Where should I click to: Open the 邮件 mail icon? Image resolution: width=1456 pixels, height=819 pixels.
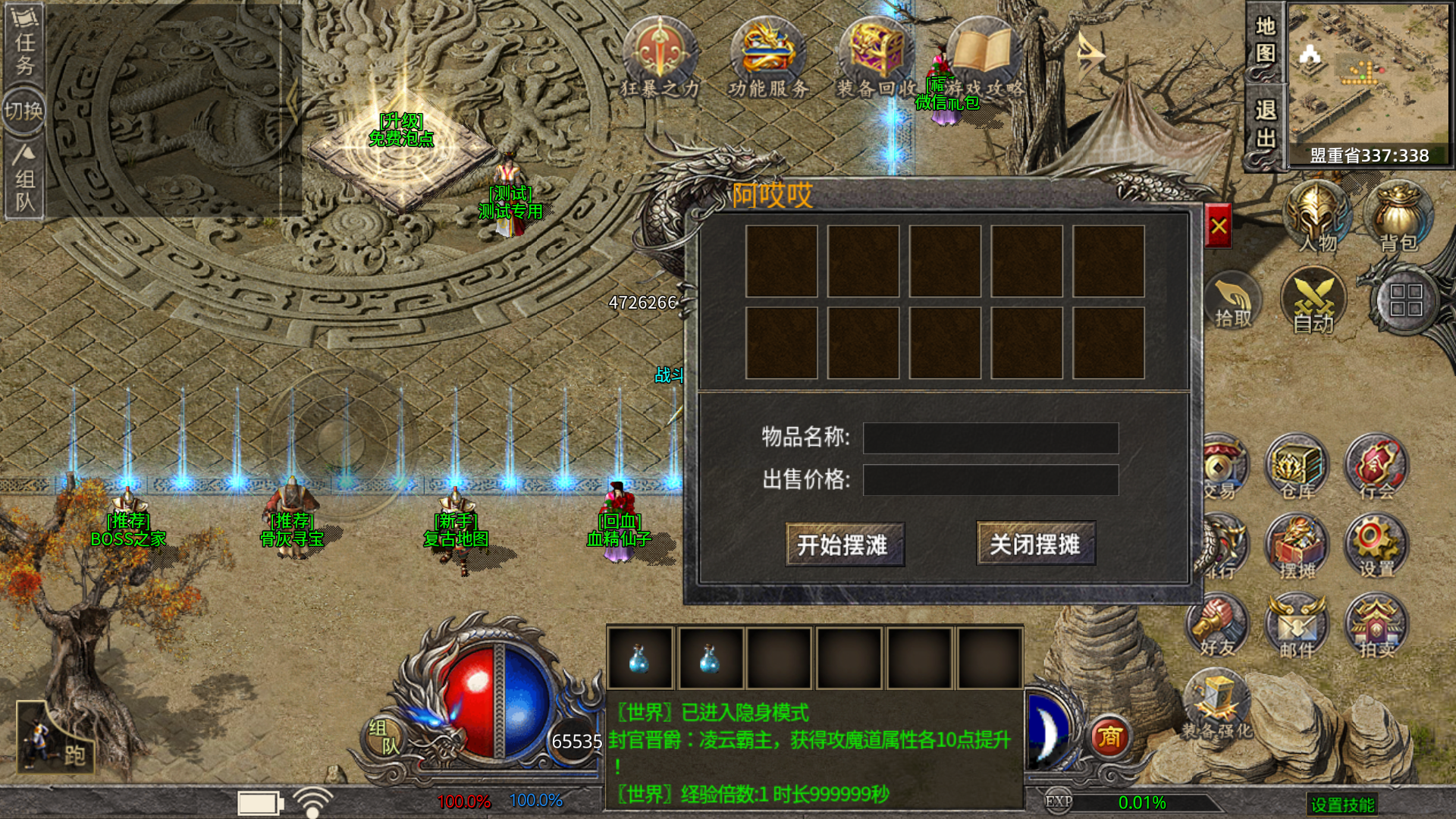(x=1297, y=626)
